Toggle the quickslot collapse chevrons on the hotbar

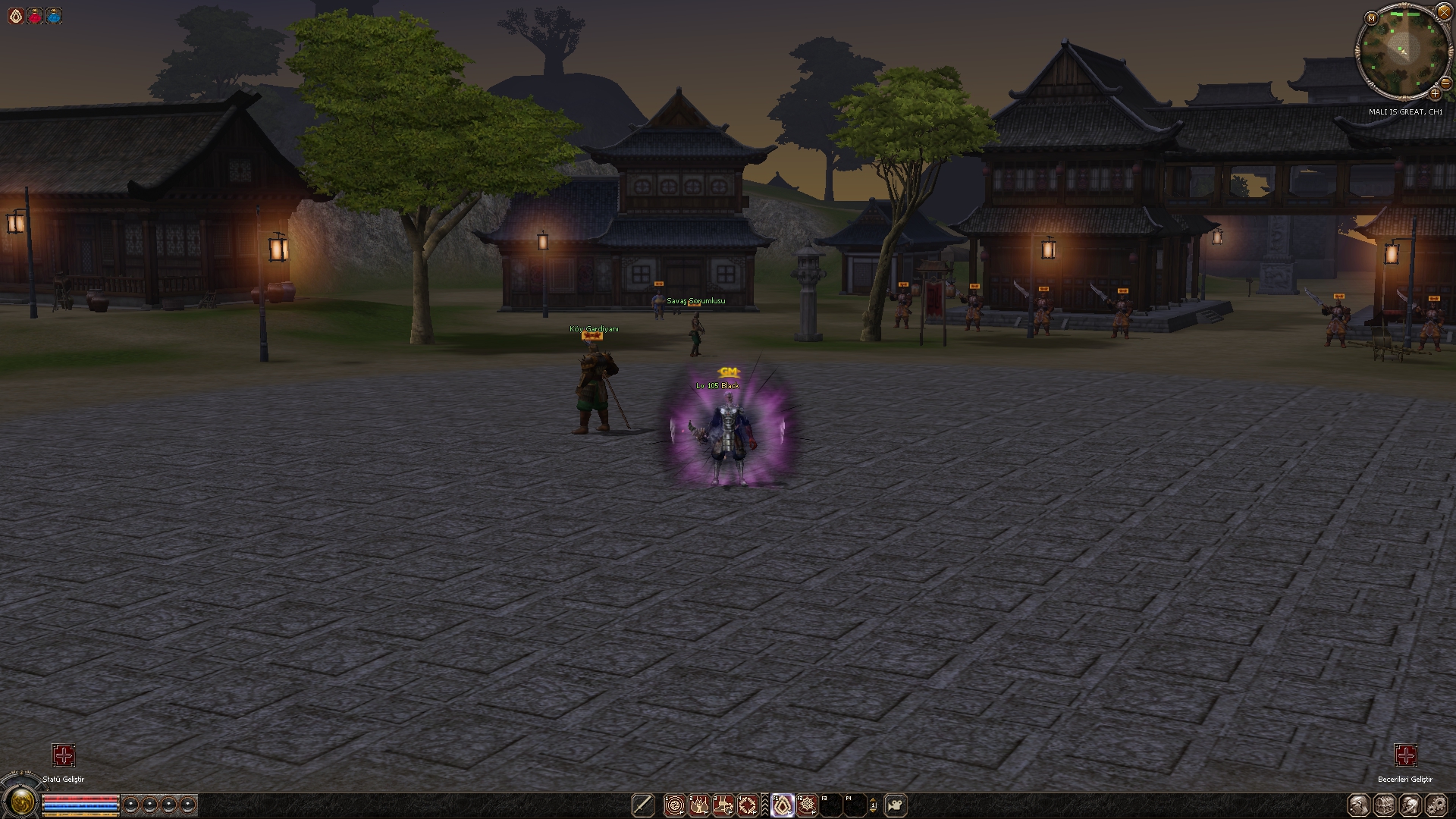765,805
